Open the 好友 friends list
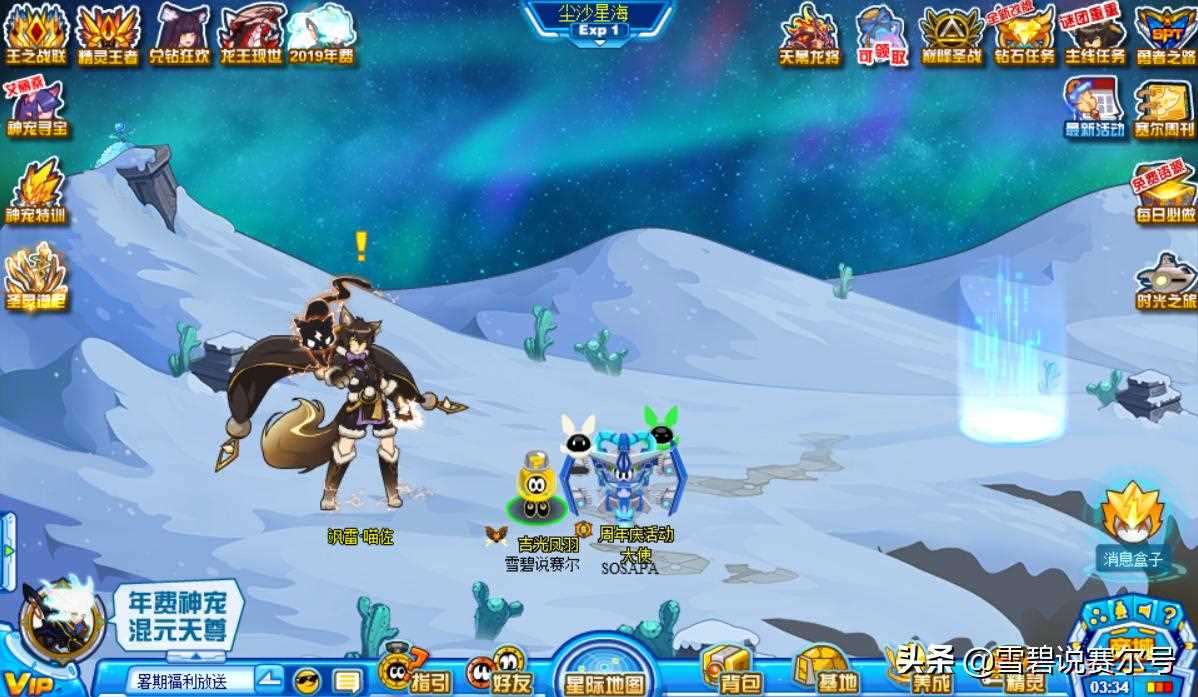Image resolution: width=1198 pixels, height=697 pixels. (497, 669)
